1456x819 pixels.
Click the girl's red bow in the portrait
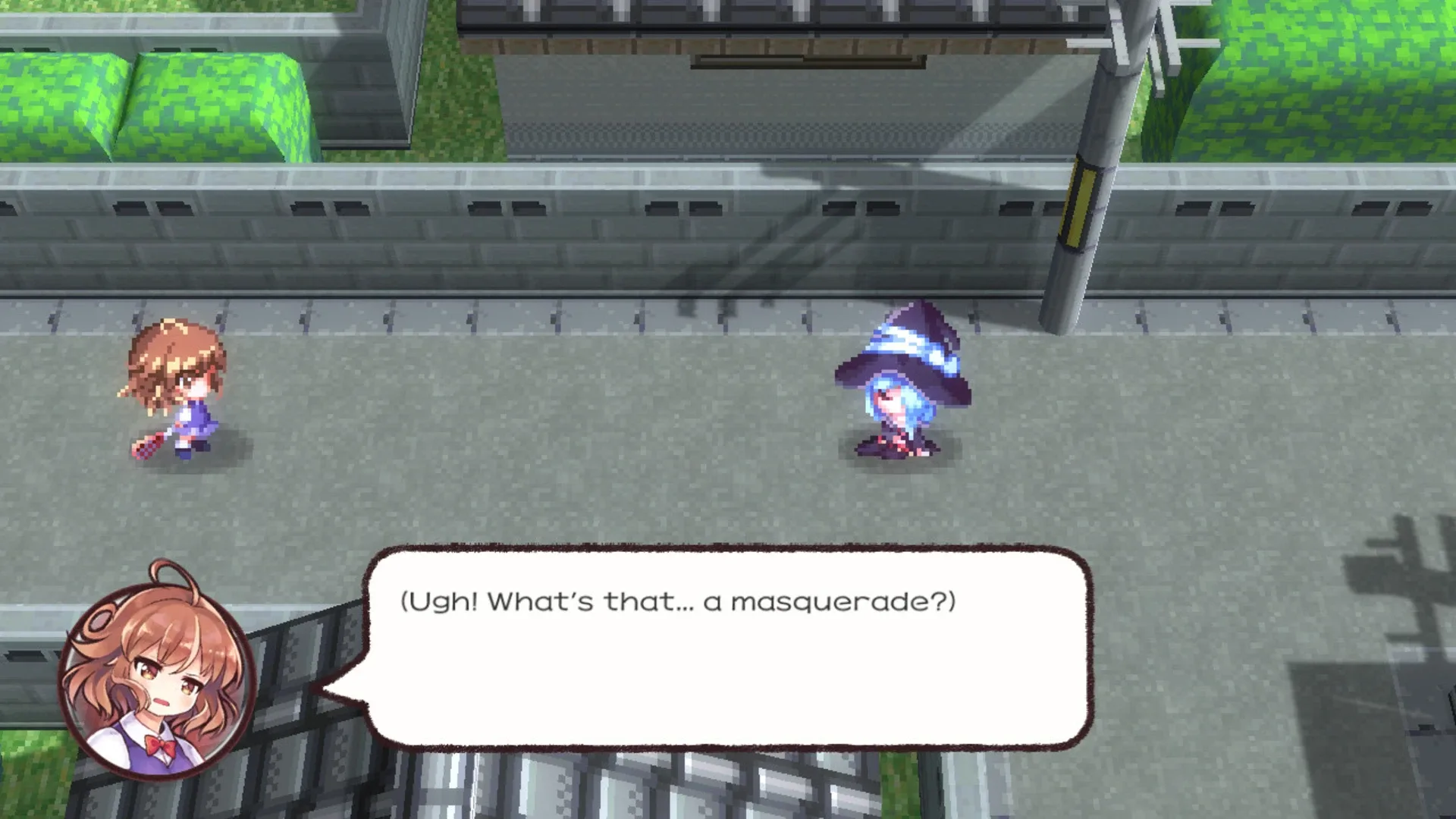[x=158, y=745]
